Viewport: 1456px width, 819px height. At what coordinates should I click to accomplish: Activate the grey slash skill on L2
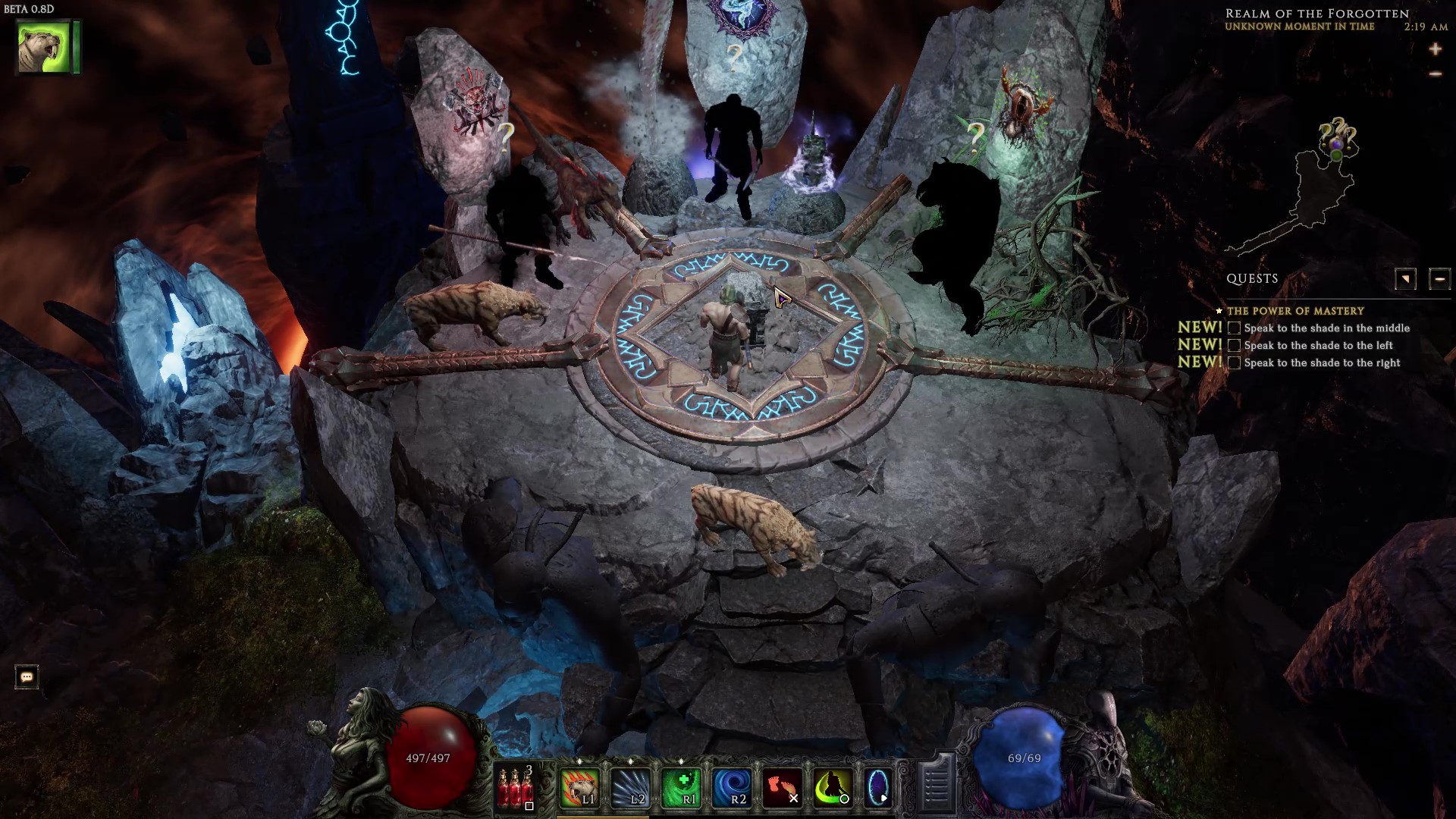tap(630, 787)
